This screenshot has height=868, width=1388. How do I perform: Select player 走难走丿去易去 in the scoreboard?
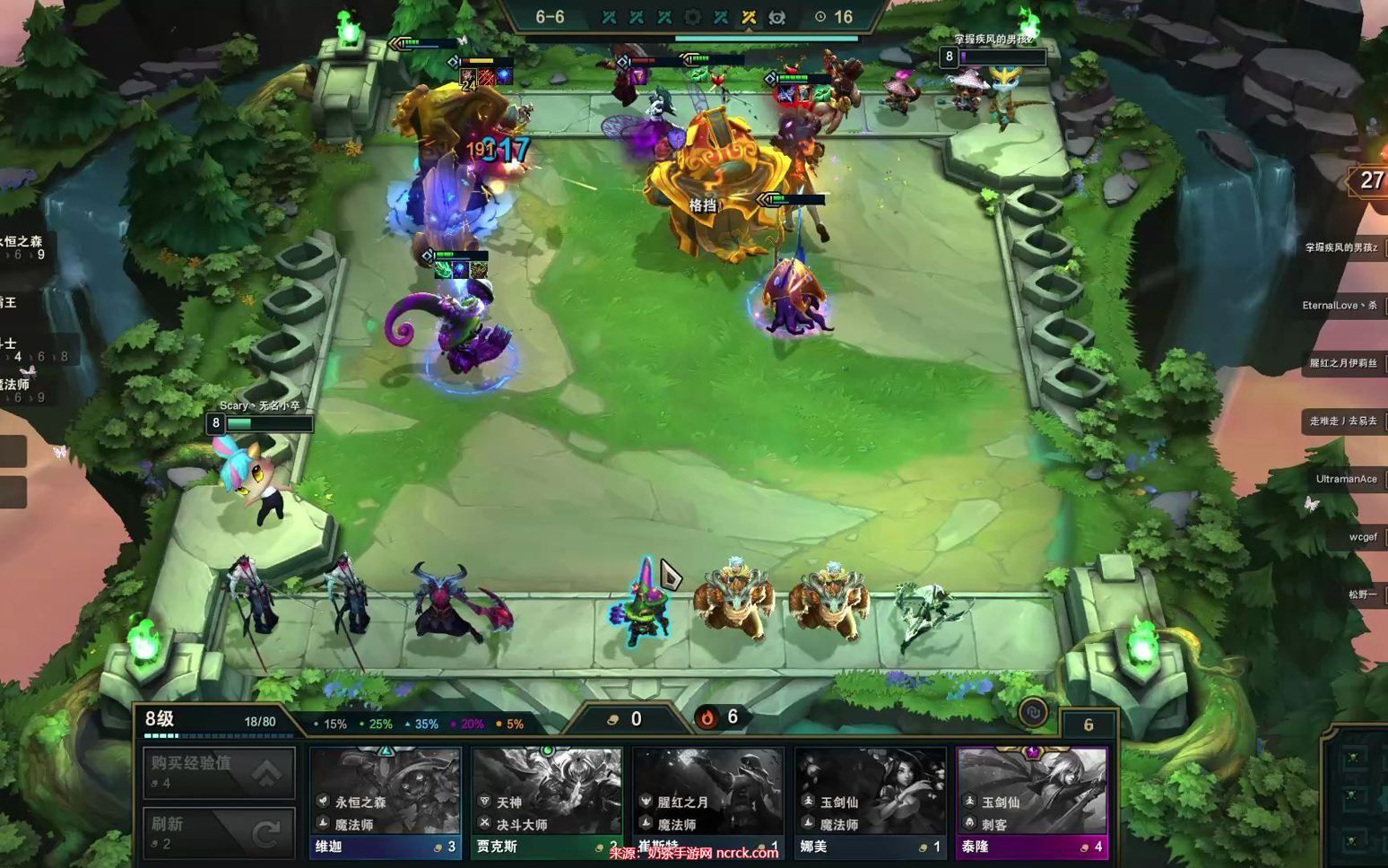click(x=1343, y=421)
